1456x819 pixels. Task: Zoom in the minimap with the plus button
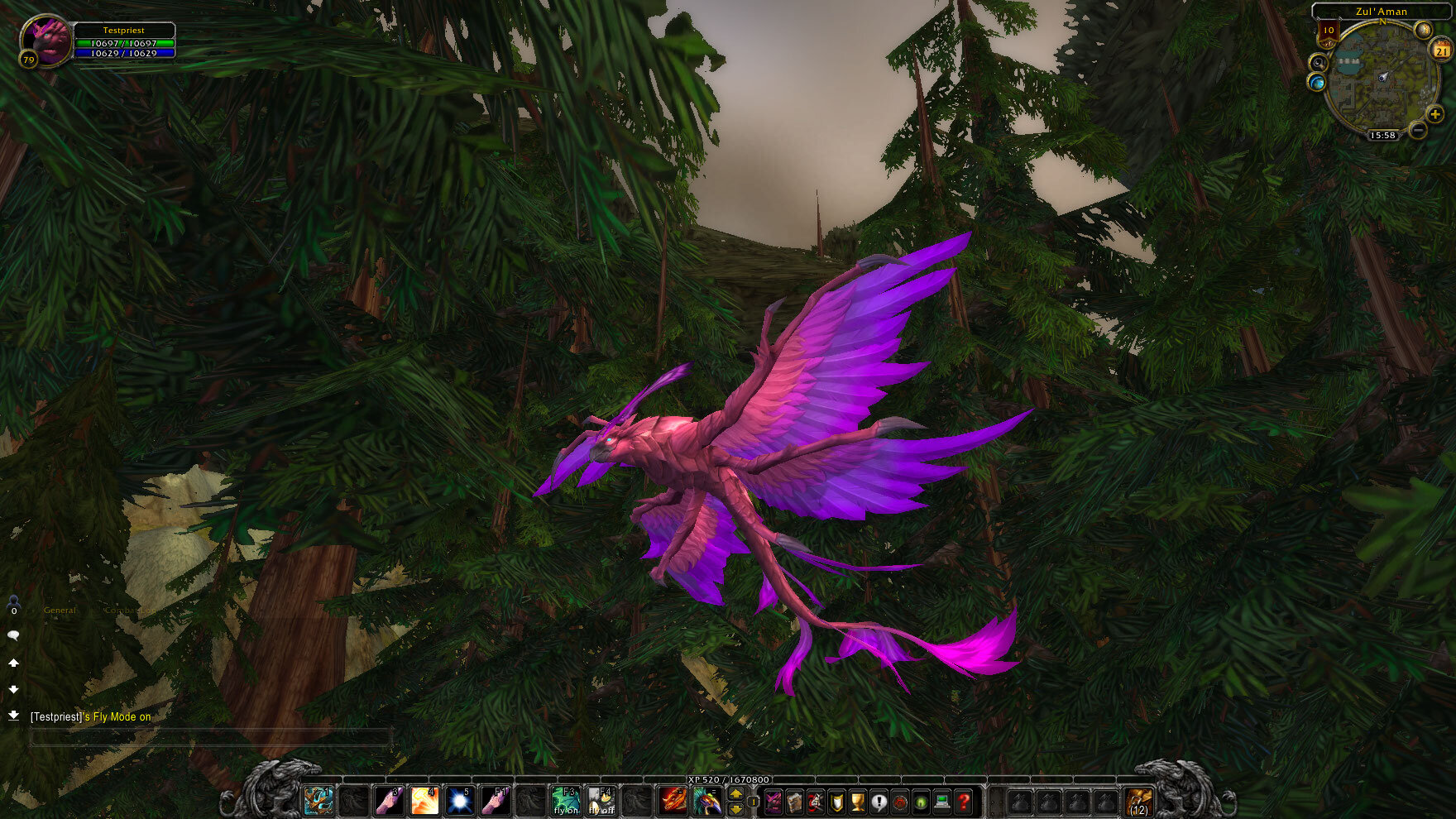coord(1434,113)
